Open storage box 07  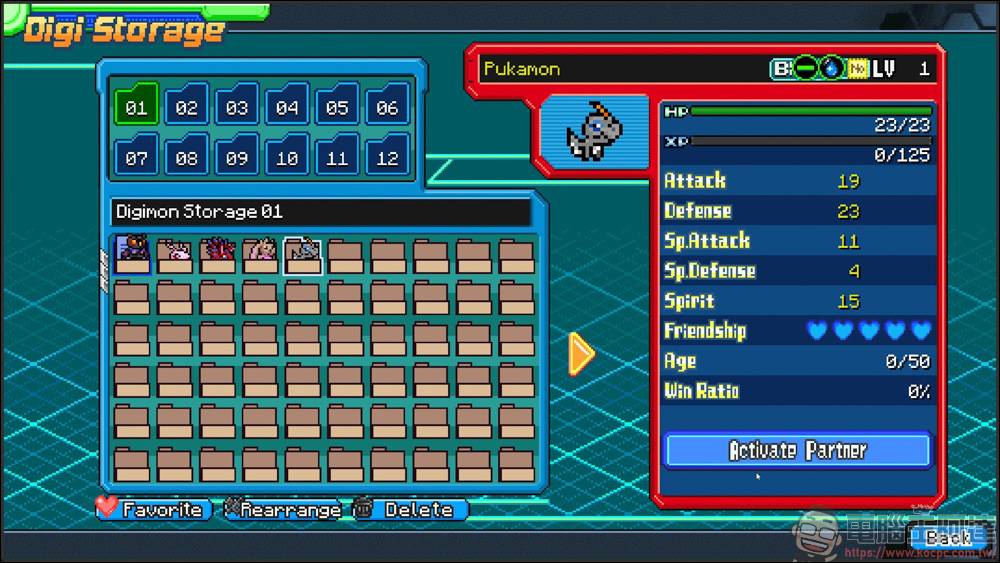click(136, 157)
